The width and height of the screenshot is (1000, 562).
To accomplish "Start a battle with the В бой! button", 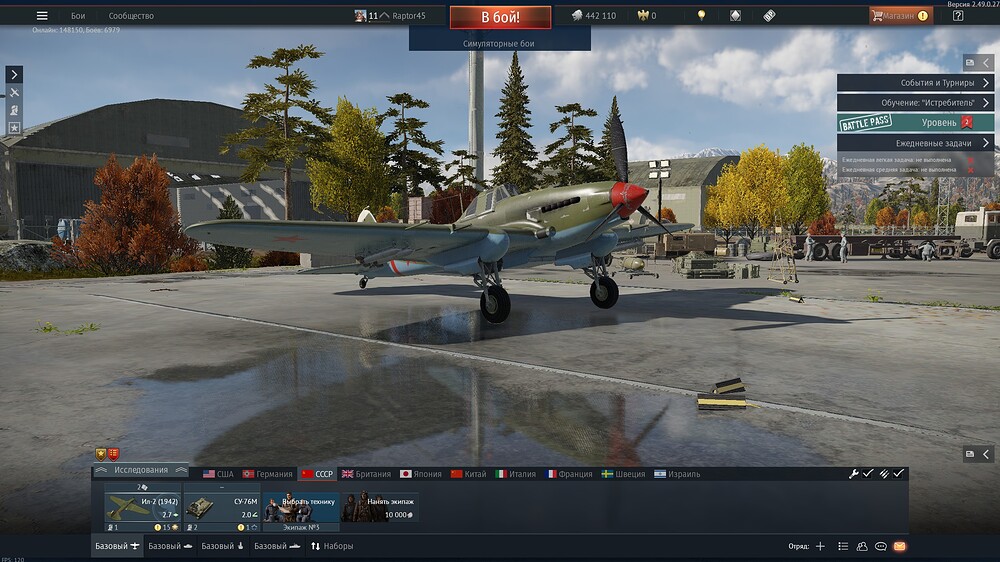I will (500, 17).
